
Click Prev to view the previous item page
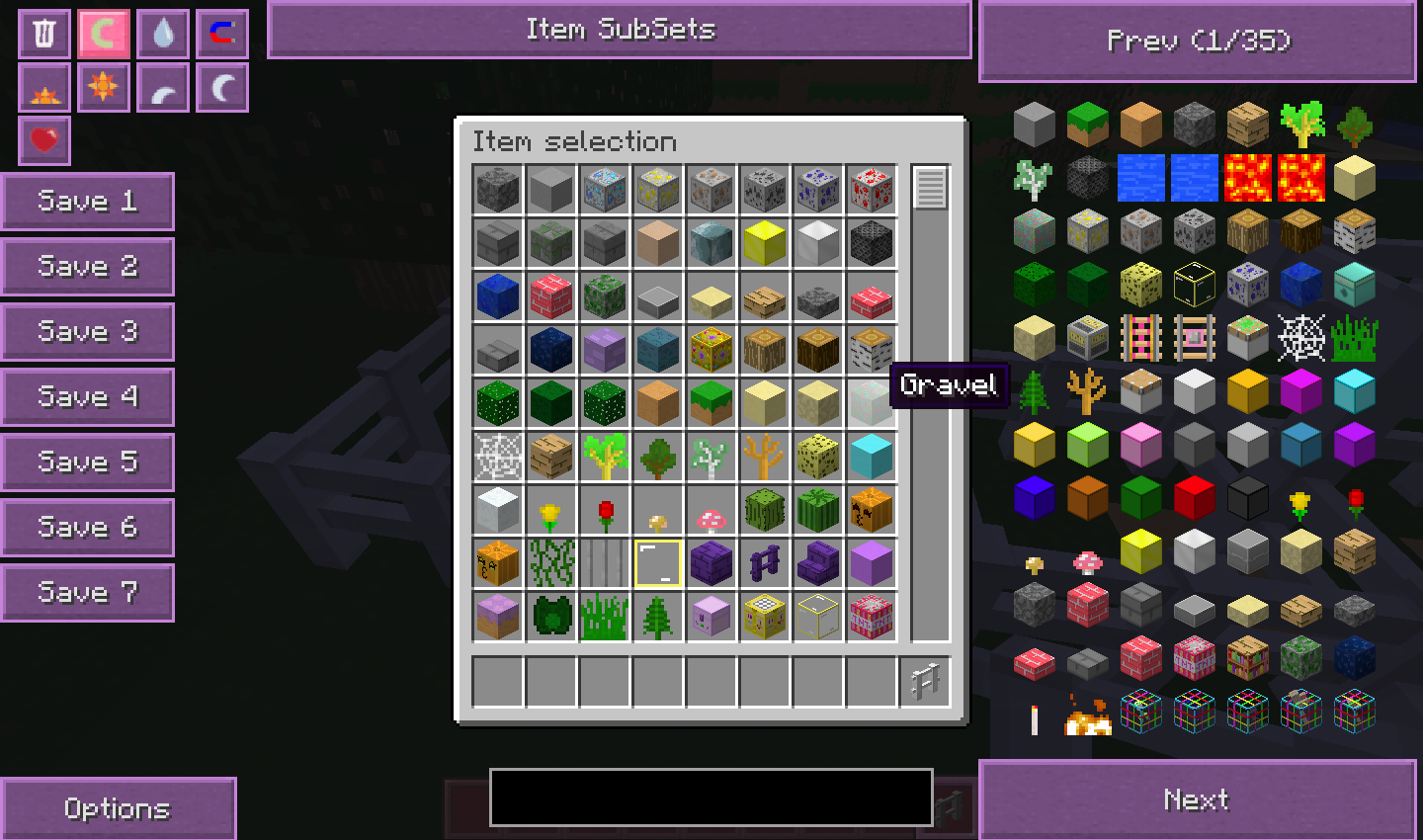tap(1197, 41)
